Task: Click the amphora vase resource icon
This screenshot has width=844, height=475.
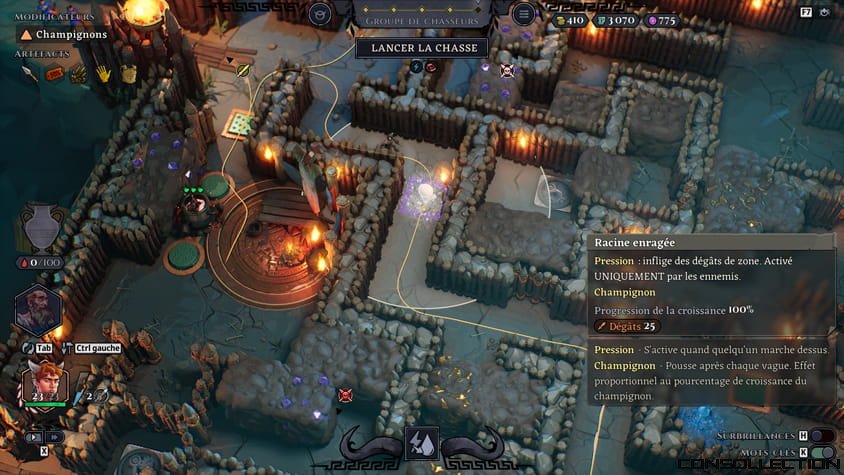Action: tap(41, 226)
